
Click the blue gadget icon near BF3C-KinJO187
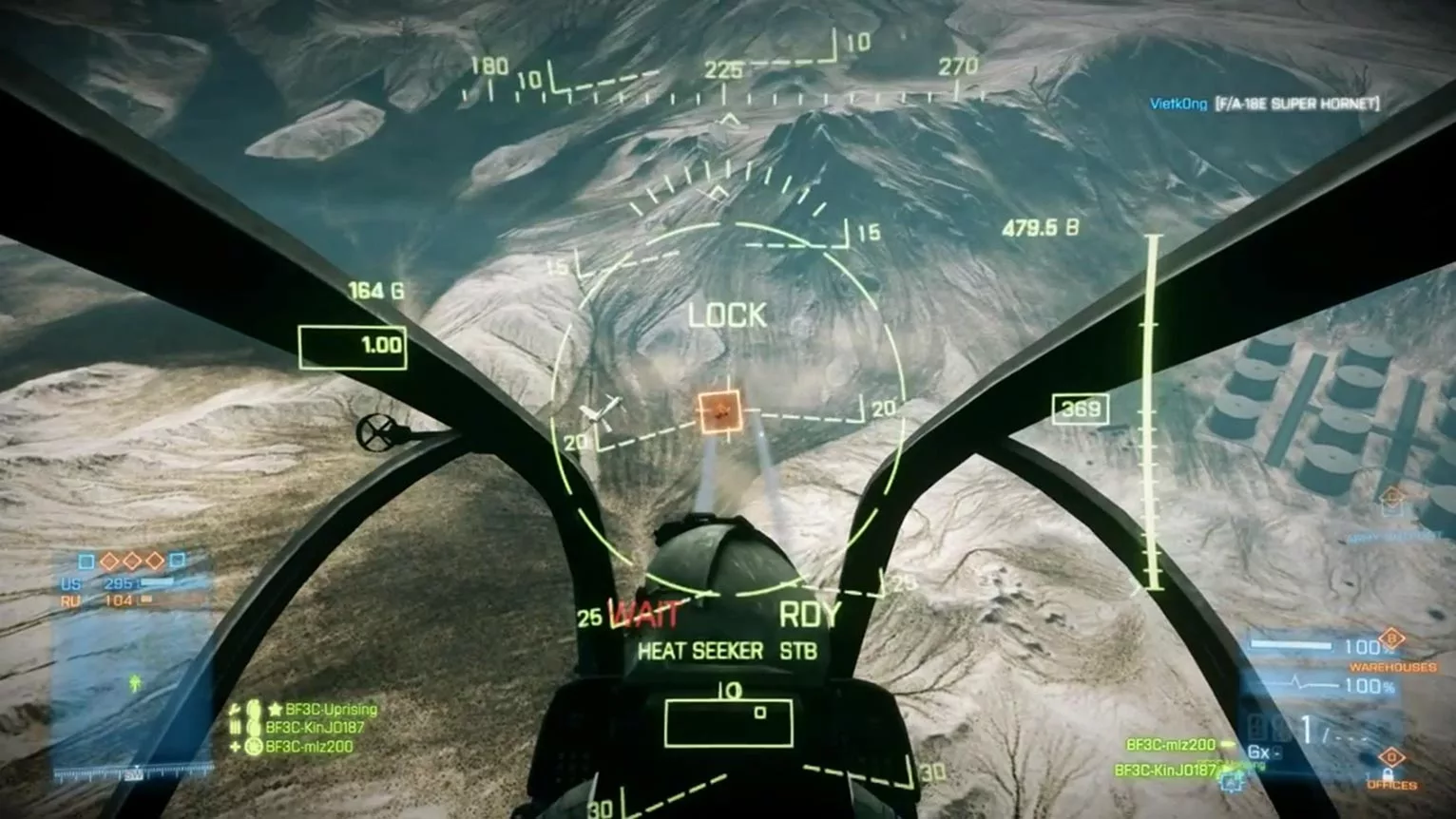pyautogui.click(x=1229, y=782)
